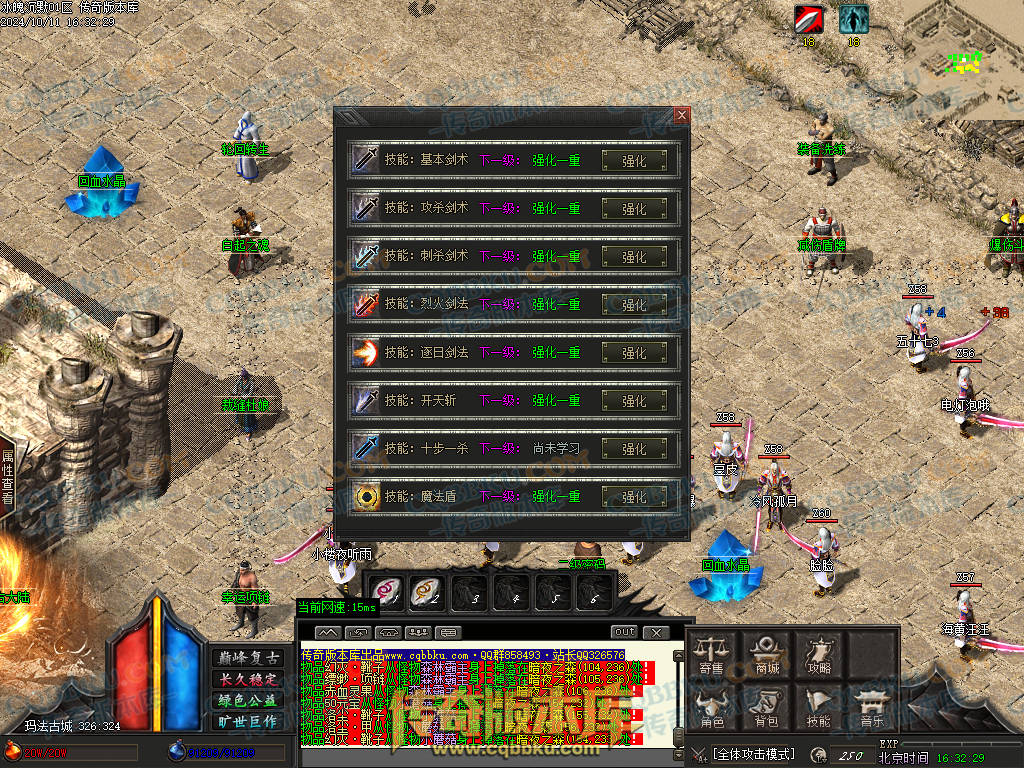The height and width of the screenshot is (768, 1024).
Task: Open the 技能 skills panel
Action: [819, 708]
